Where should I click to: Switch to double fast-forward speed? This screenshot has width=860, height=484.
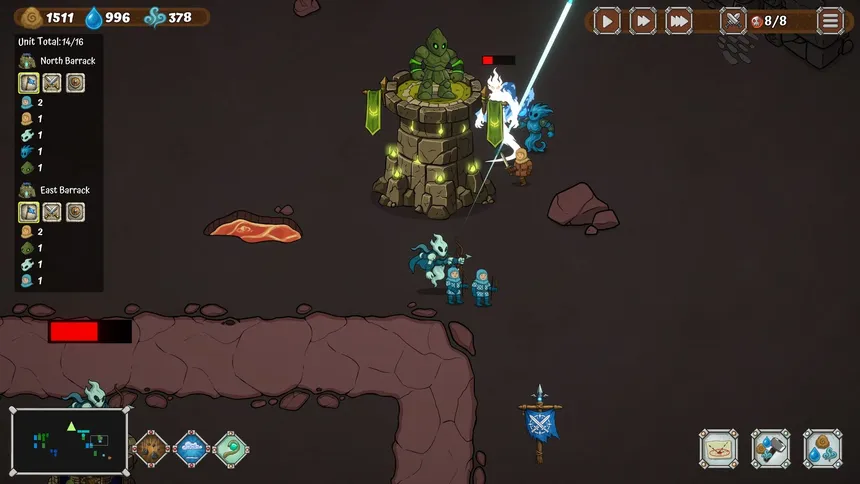point(643,20)
